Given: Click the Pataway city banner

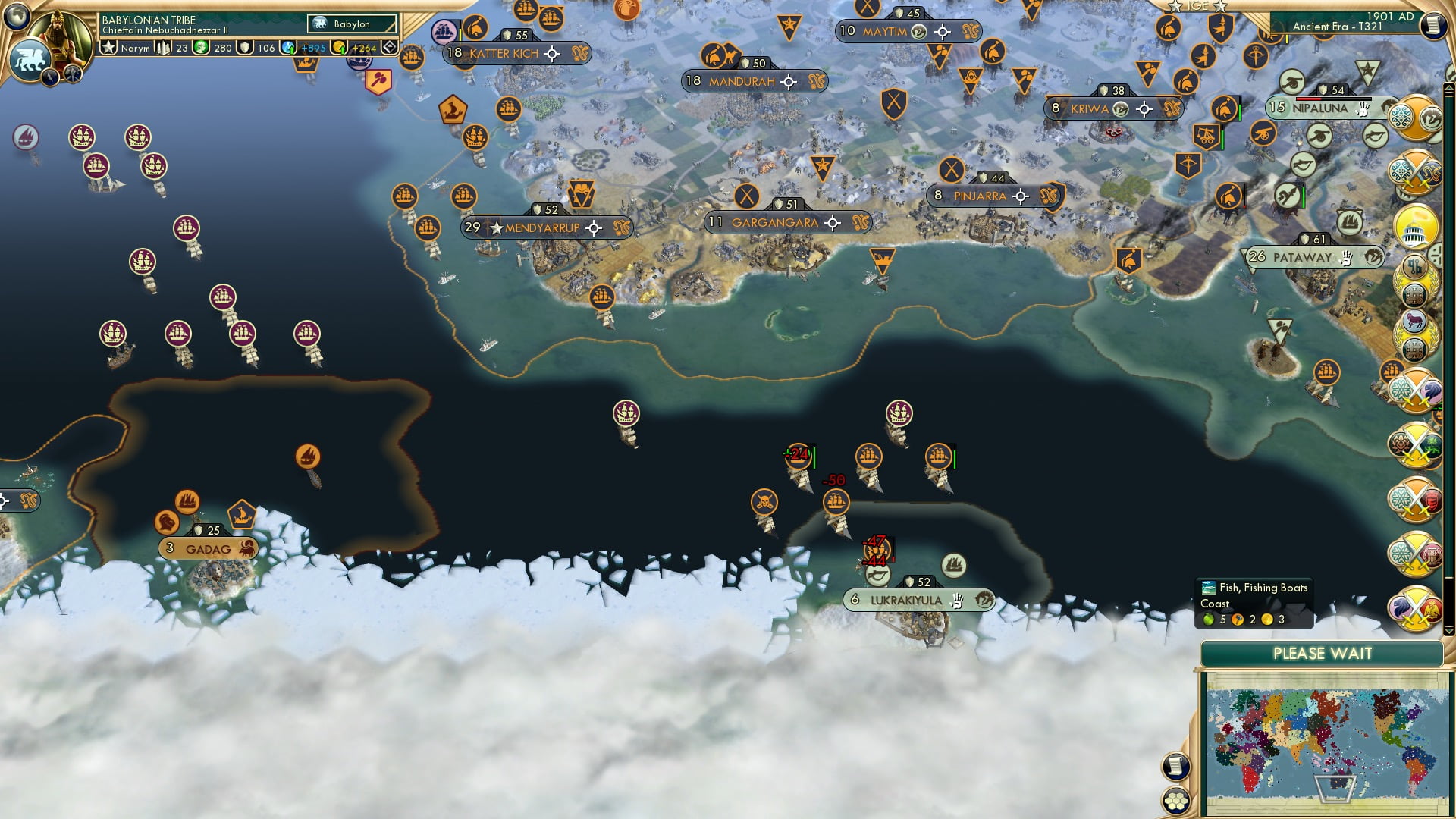Looking at the screenshot, I should tap(1316, 257).
